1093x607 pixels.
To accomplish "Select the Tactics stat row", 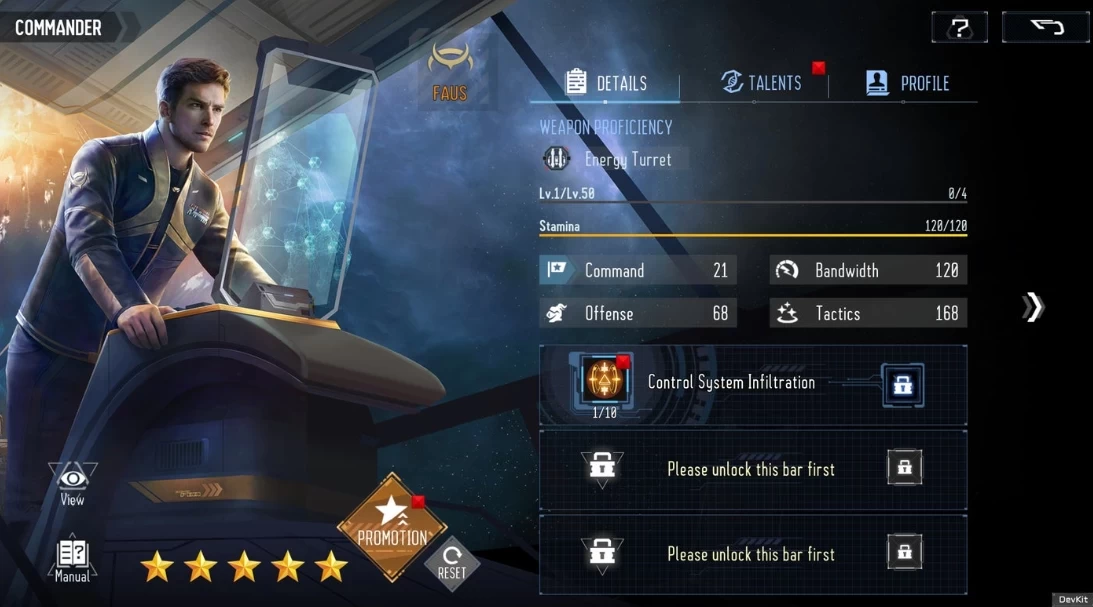I will pos(867,313).
